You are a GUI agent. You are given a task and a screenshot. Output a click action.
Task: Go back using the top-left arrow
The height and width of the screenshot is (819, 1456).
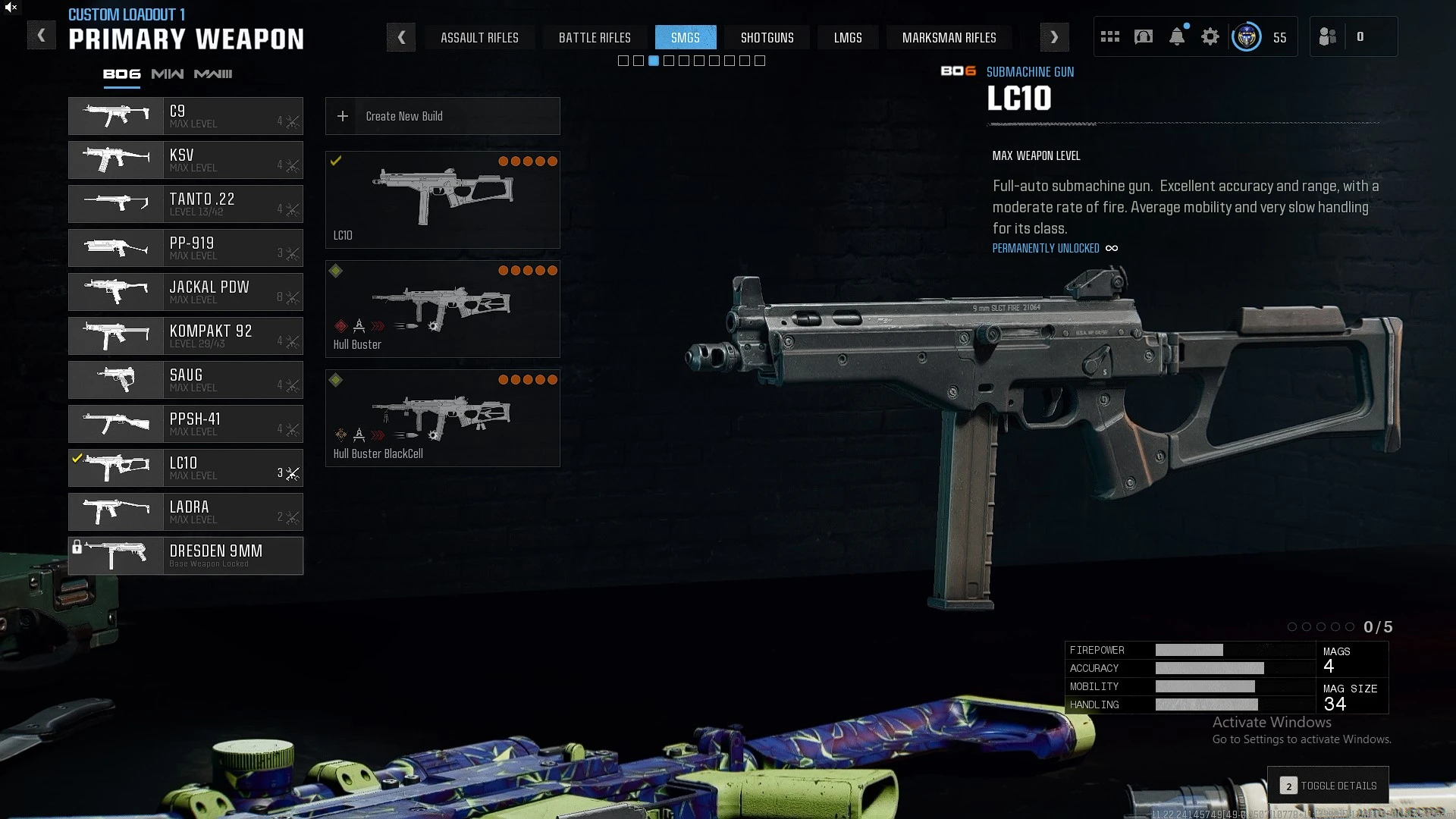coord(42,36)
